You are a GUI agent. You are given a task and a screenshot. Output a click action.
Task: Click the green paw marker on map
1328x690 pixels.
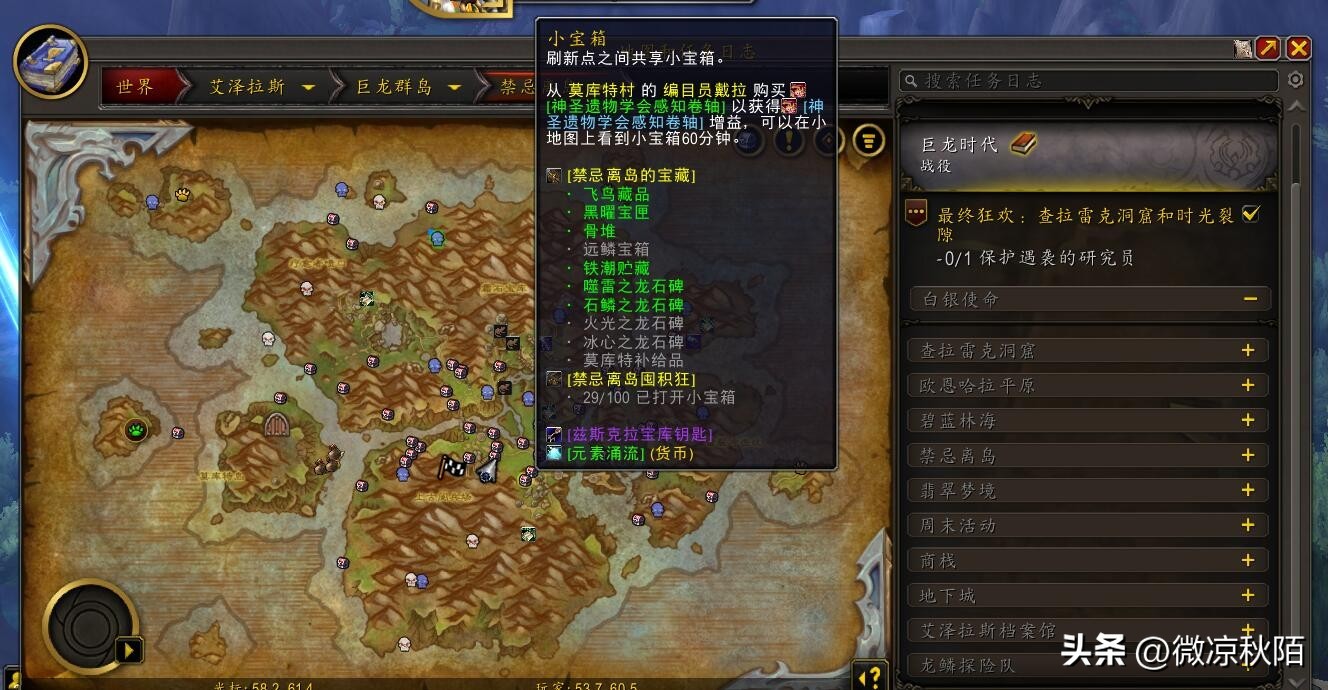click(x=136, y=431)
